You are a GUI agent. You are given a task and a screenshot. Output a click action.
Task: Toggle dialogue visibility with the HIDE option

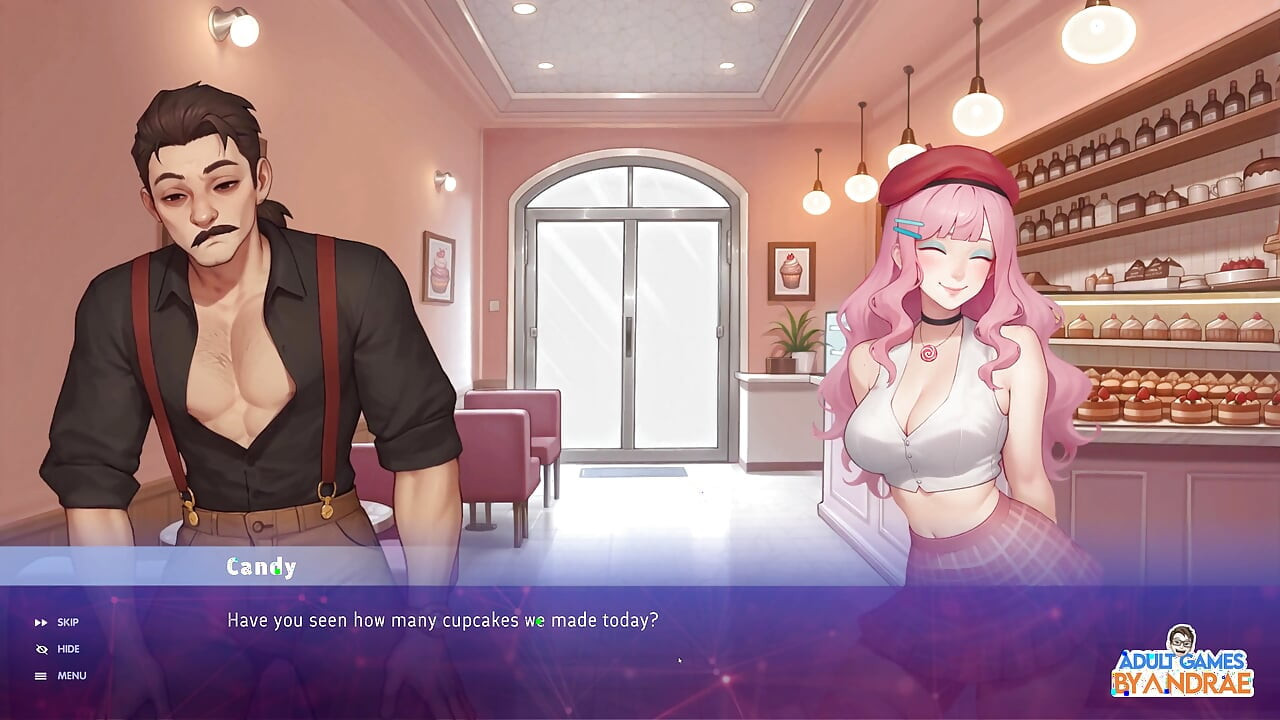(x=66, y=648)
